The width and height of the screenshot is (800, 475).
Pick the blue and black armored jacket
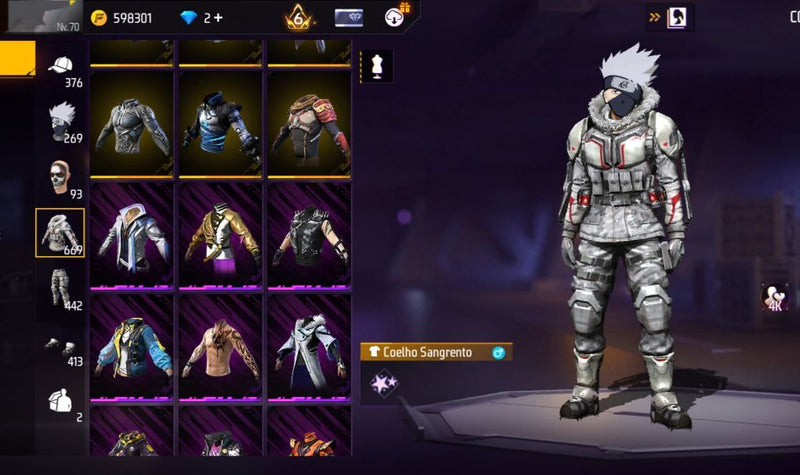tap(220, 124)
